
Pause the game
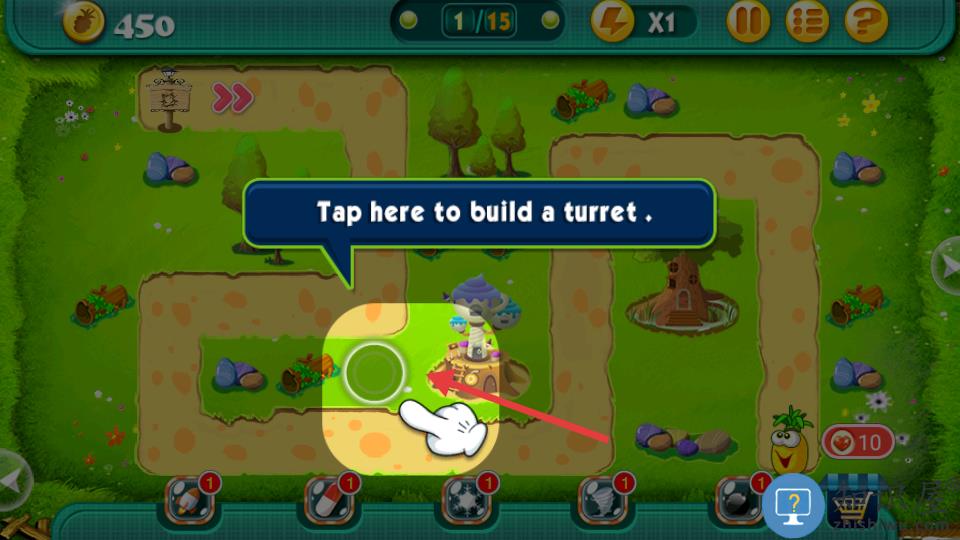coord(747,21)
